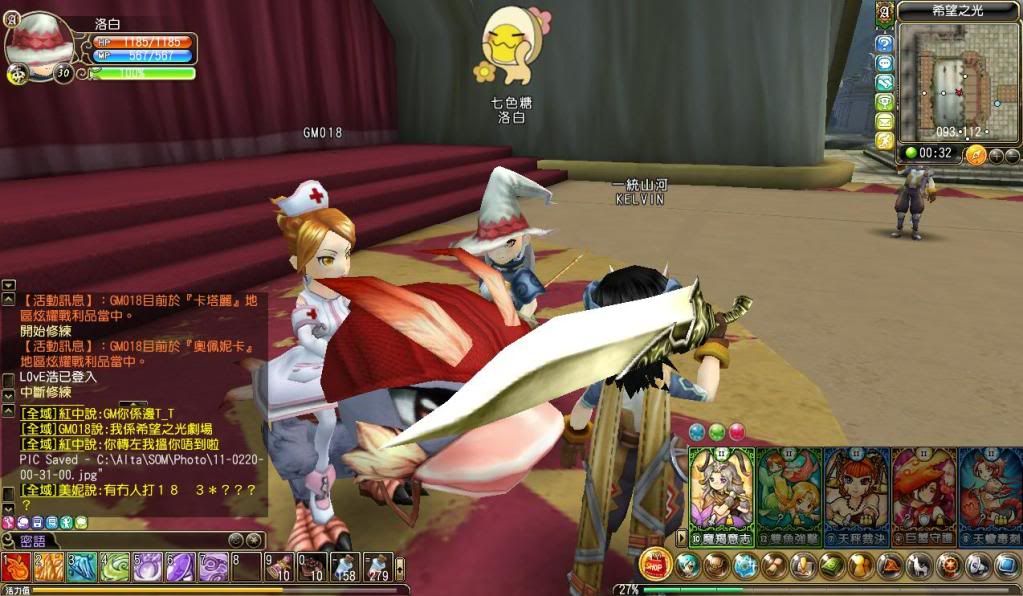Click the pink emote icon under chat
The height and width of the screenshot is (596, 1023).
[9, 522]
